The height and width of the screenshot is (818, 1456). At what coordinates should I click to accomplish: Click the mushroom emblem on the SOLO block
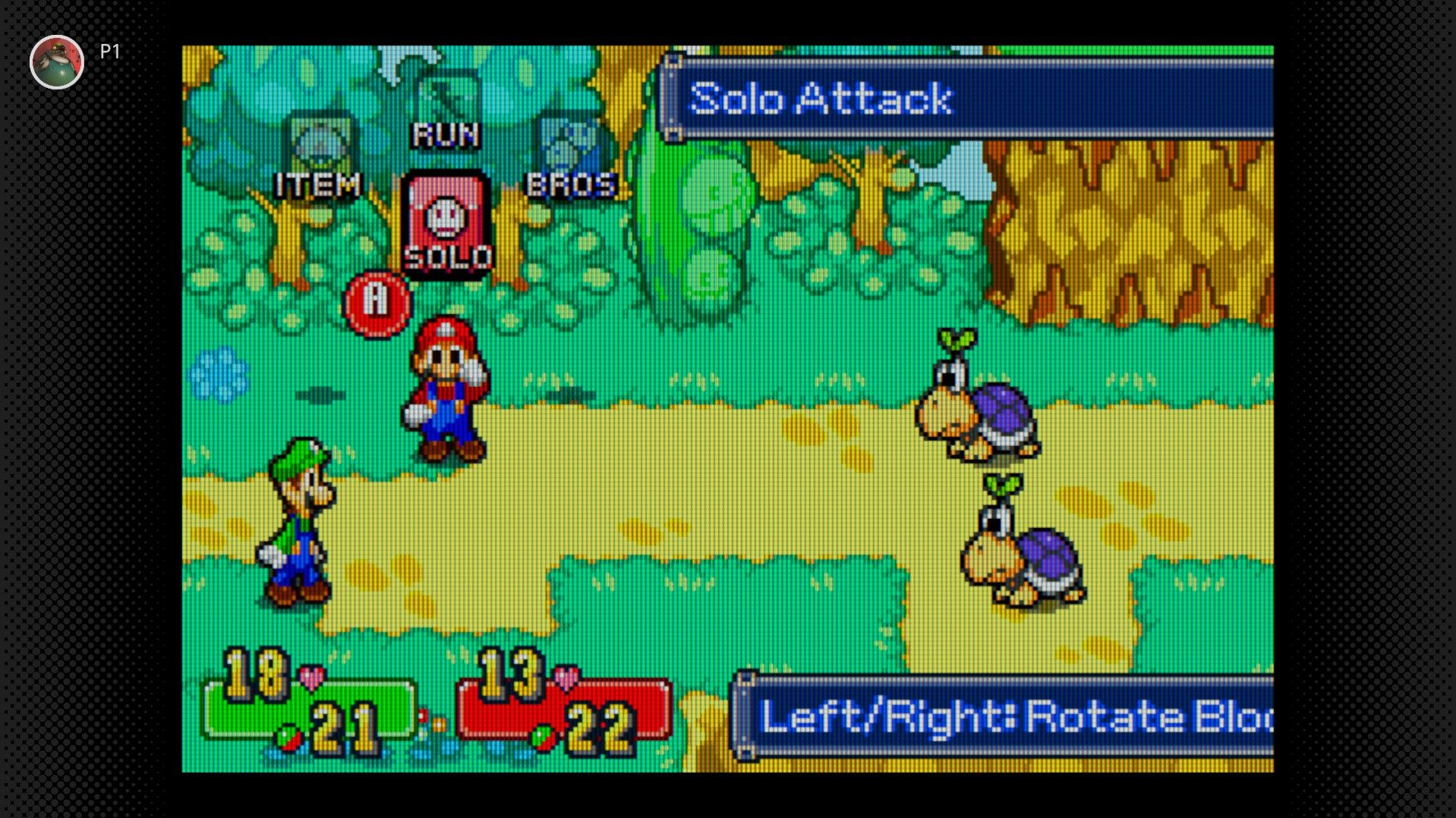pos(446,216)
